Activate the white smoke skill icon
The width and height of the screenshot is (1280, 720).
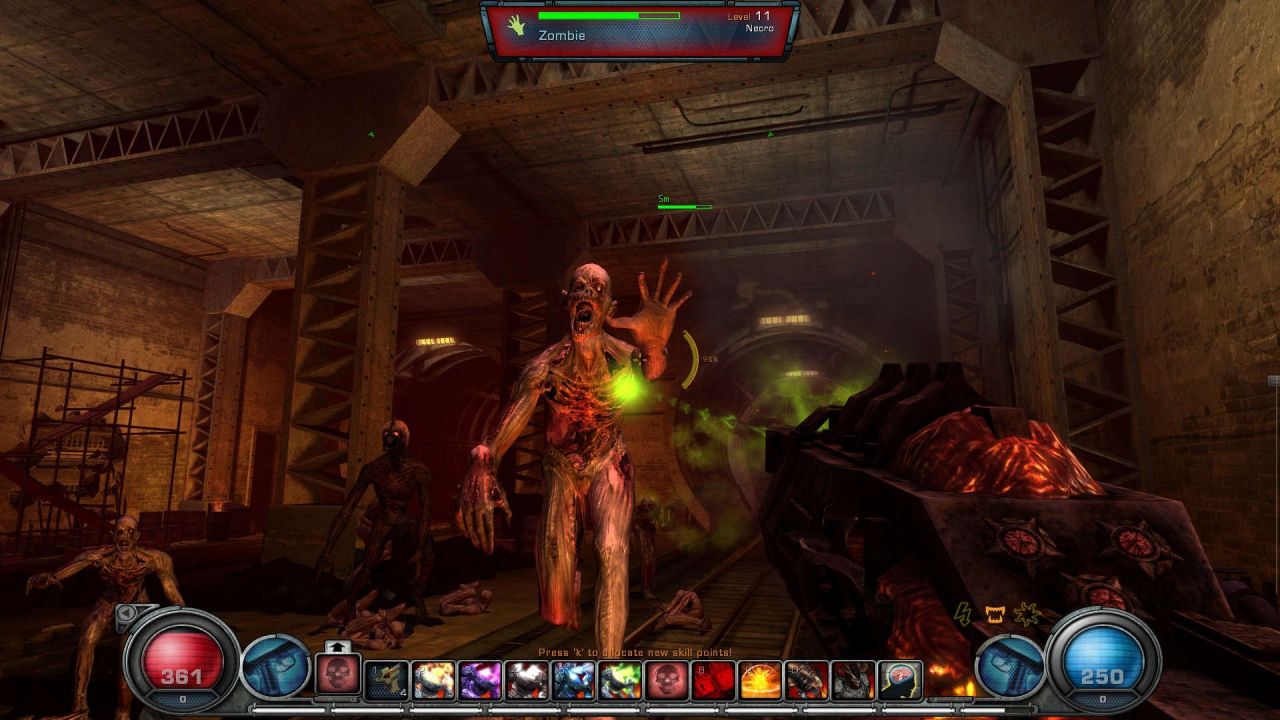pos(527,680)
